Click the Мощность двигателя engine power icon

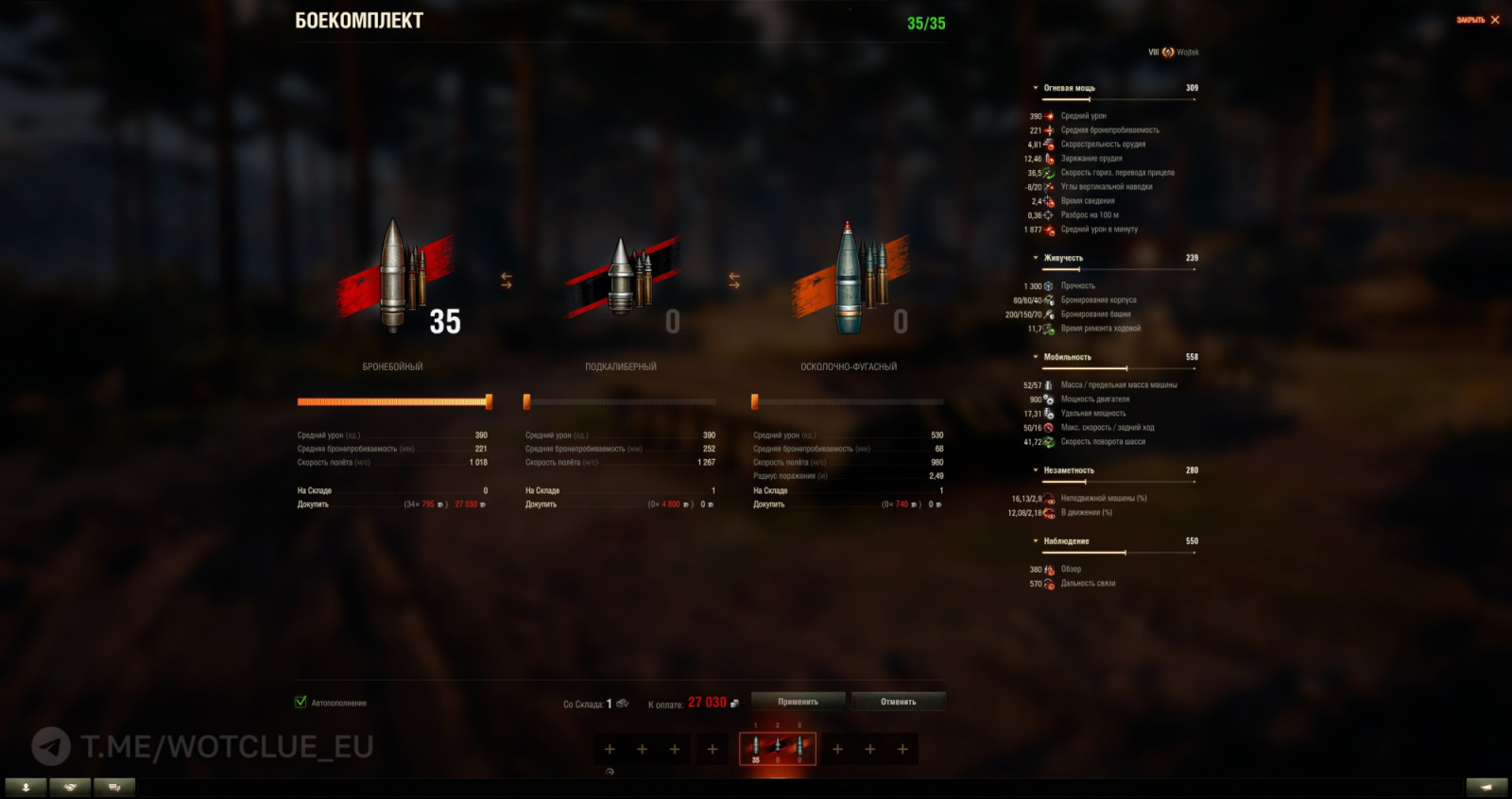pos(1049,399)
